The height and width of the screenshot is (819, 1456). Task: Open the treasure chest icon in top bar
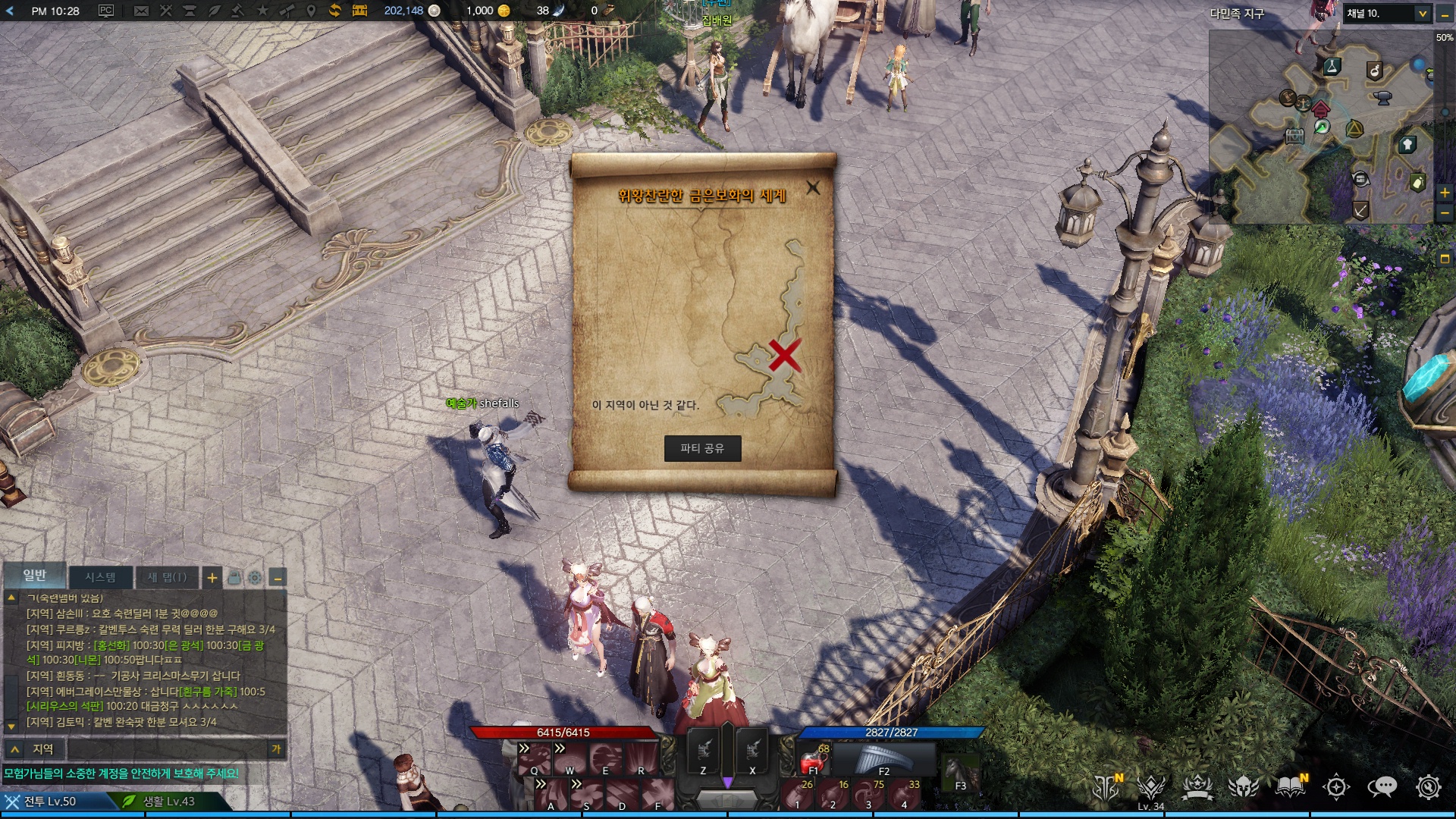[x=359, y=11]
